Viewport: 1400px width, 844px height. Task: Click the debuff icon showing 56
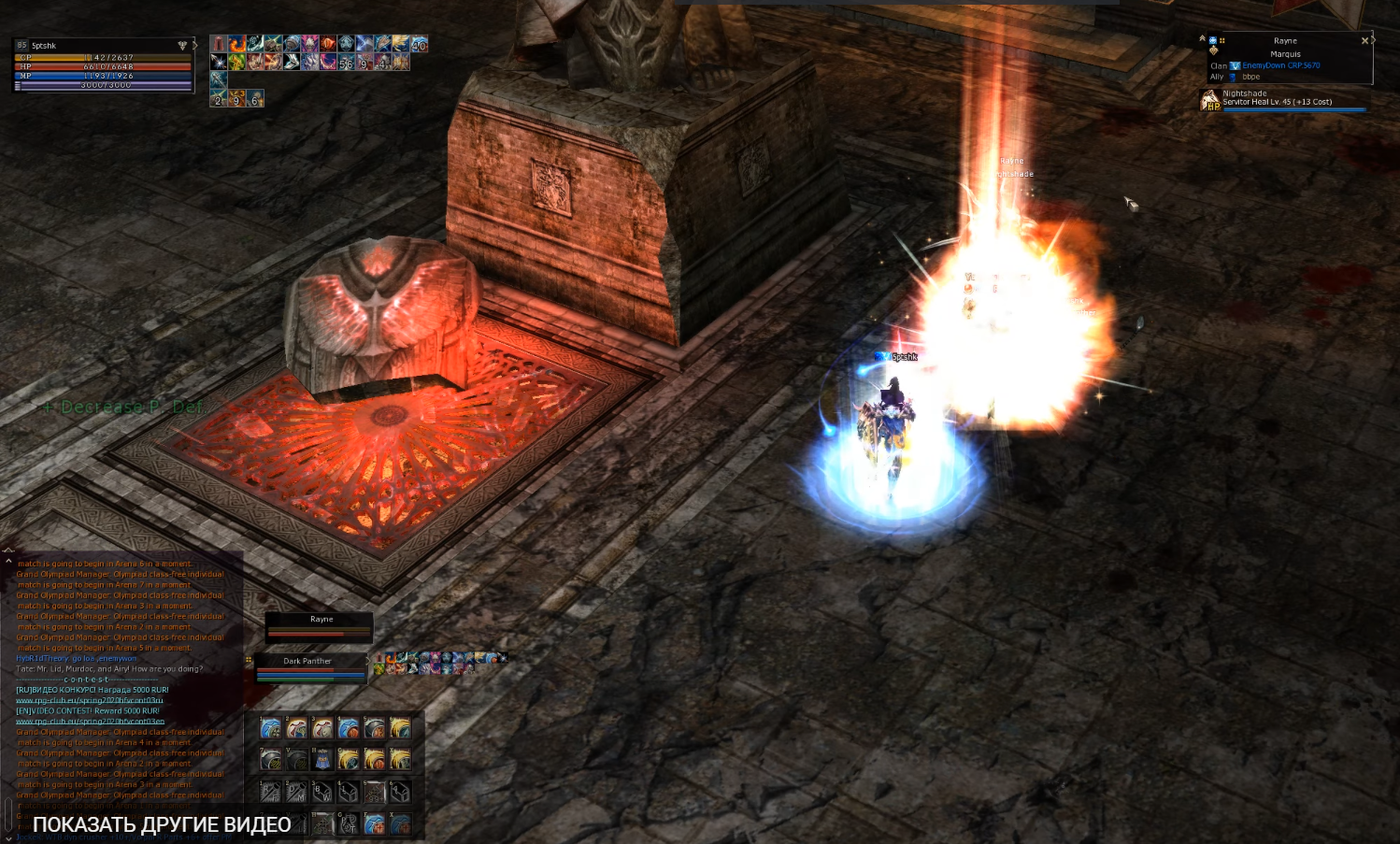(346, 63)
